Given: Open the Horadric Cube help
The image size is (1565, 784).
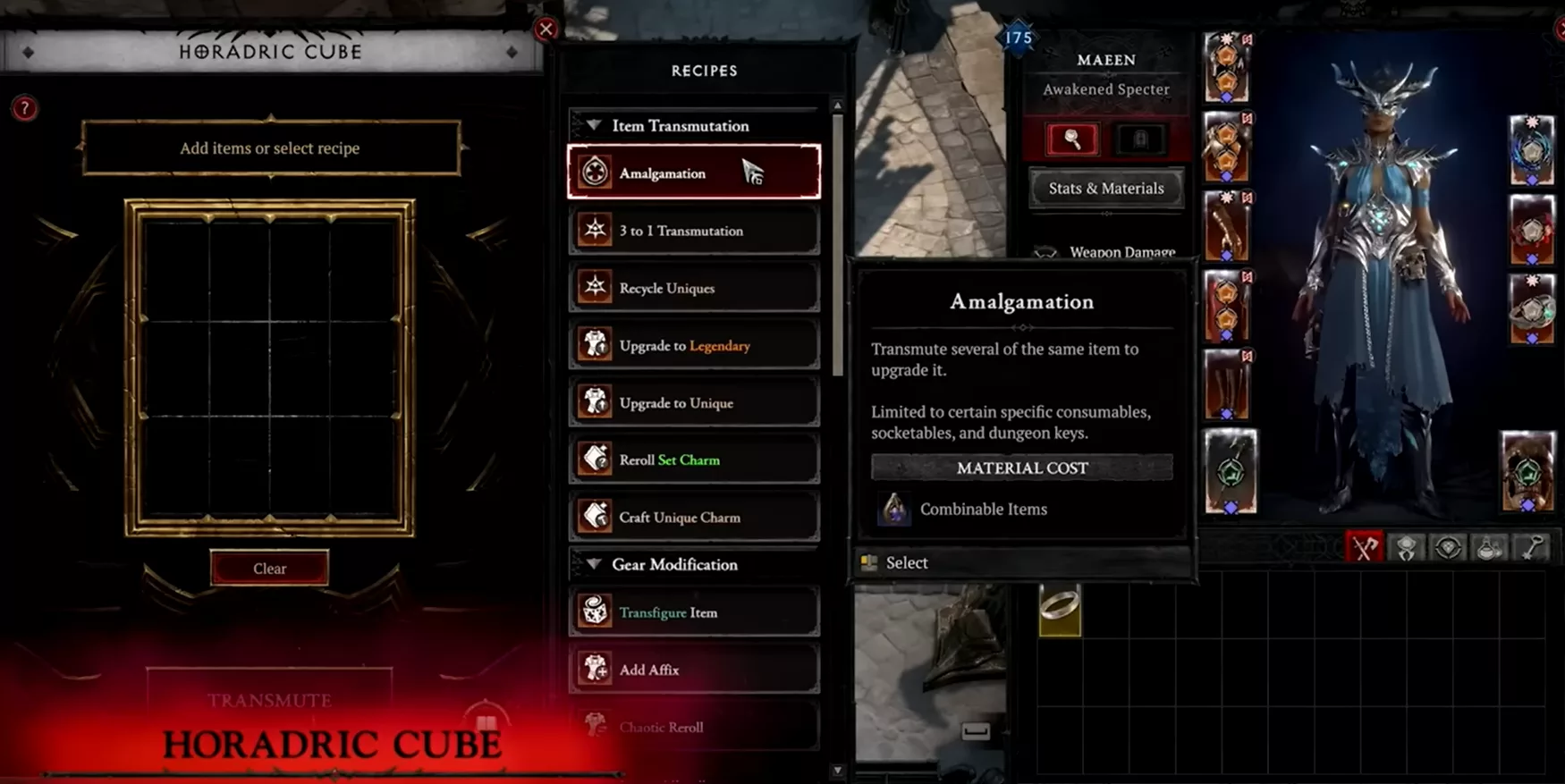Looking at the screenshot, I should point(24,109).
